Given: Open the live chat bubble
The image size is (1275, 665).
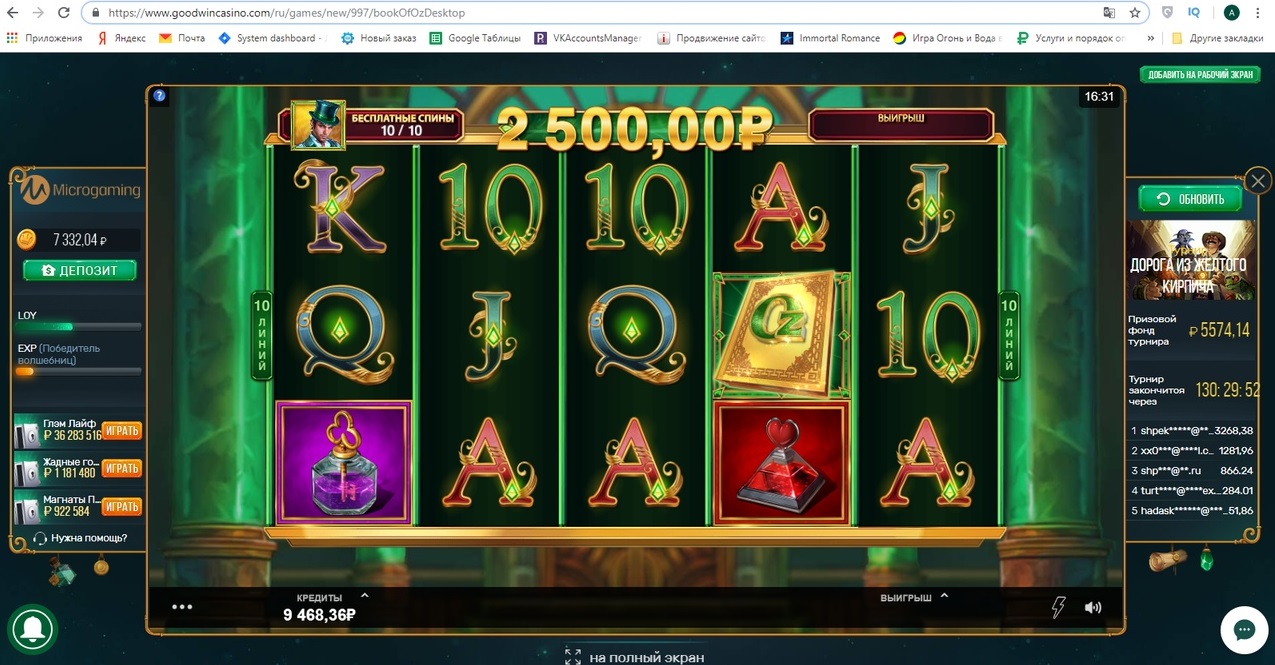Looking at the screenshot, I should [1244, 630].
